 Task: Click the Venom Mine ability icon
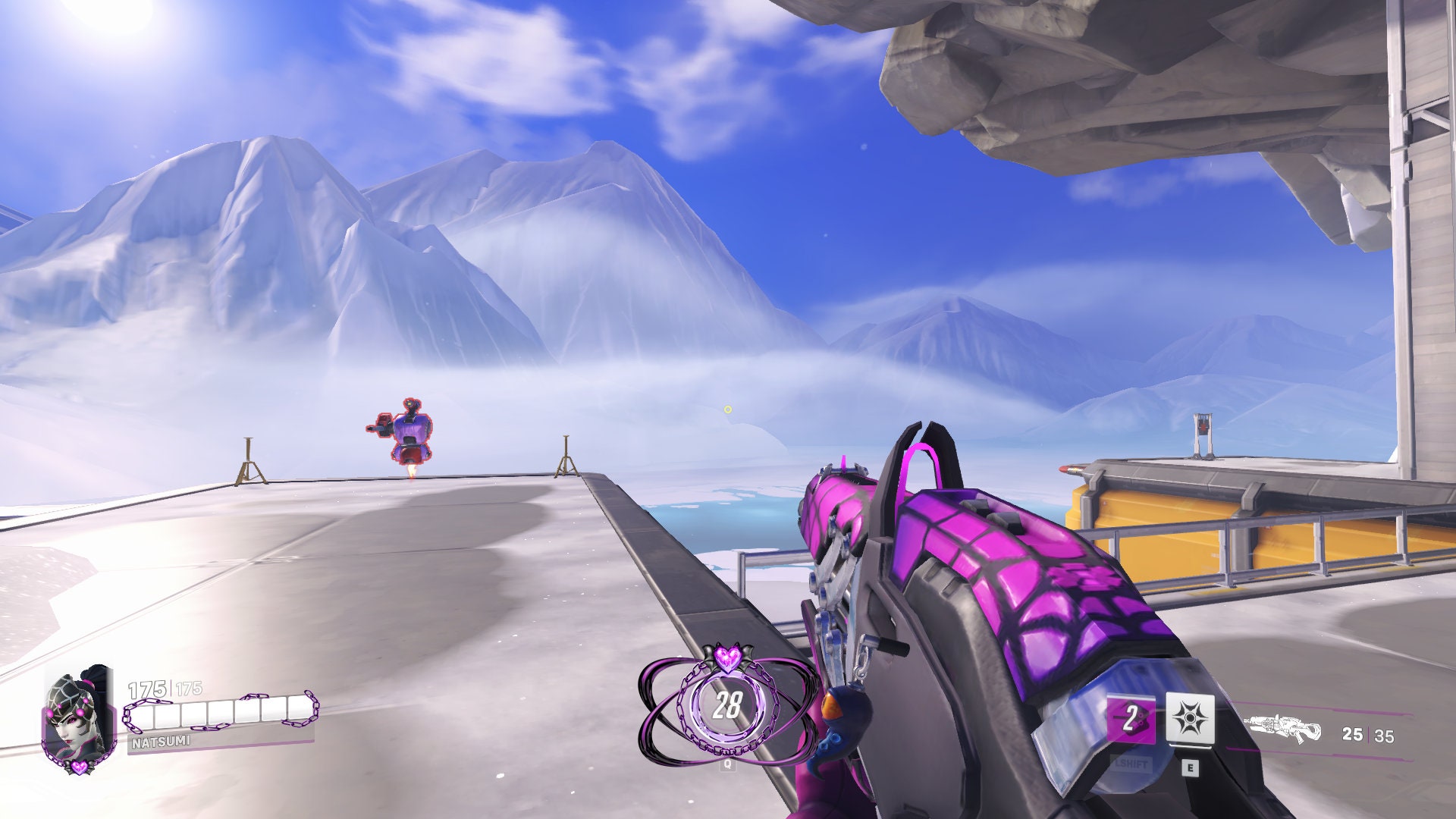(x=1190, y=717)
